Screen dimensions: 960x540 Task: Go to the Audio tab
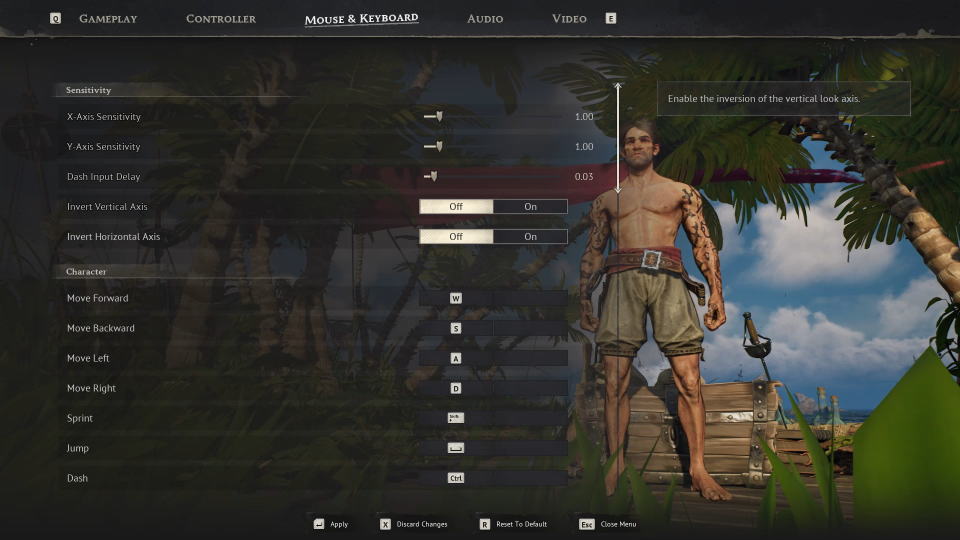pyautogui.click(x=485, y=19)
